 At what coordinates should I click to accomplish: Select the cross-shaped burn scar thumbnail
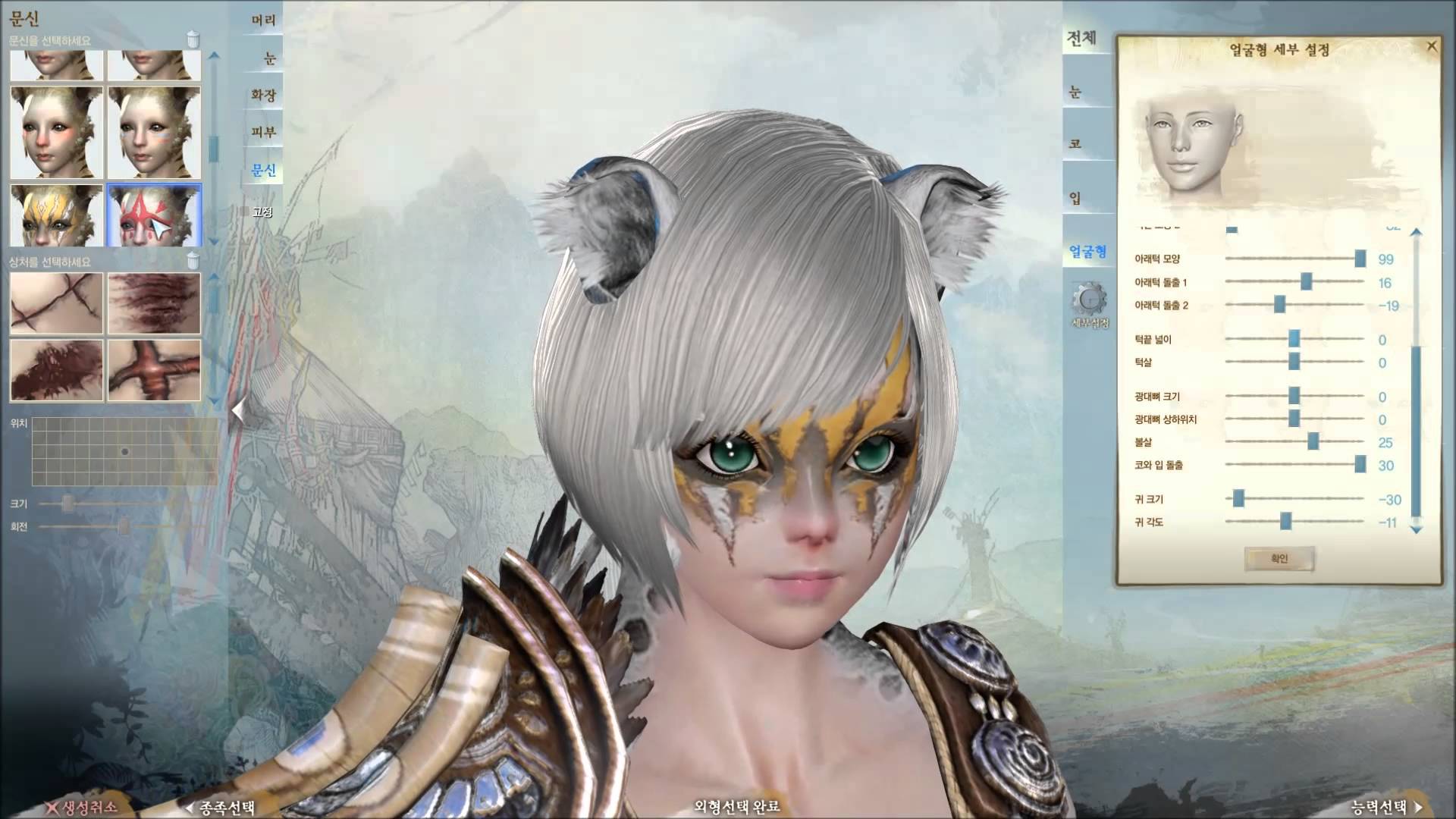click(x=155, y=370)
